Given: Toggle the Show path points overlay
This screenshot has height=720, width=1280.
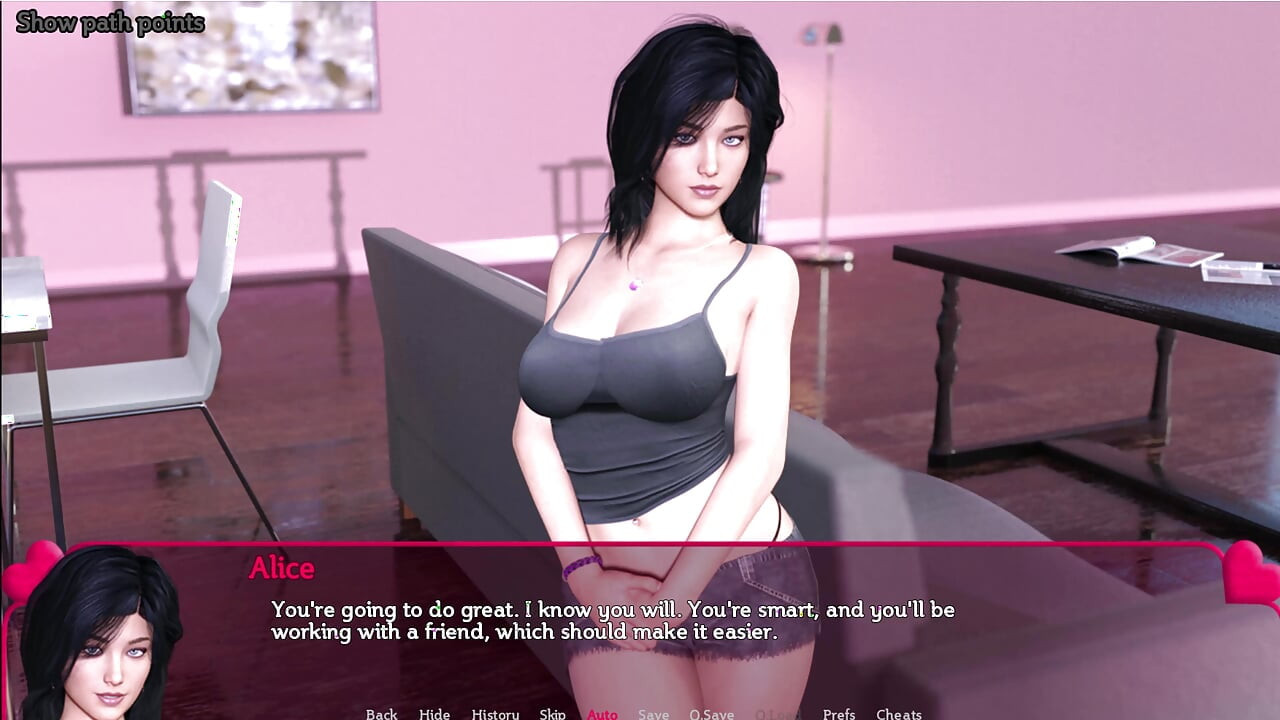Looking at the screenshot, I should (108, 22).
